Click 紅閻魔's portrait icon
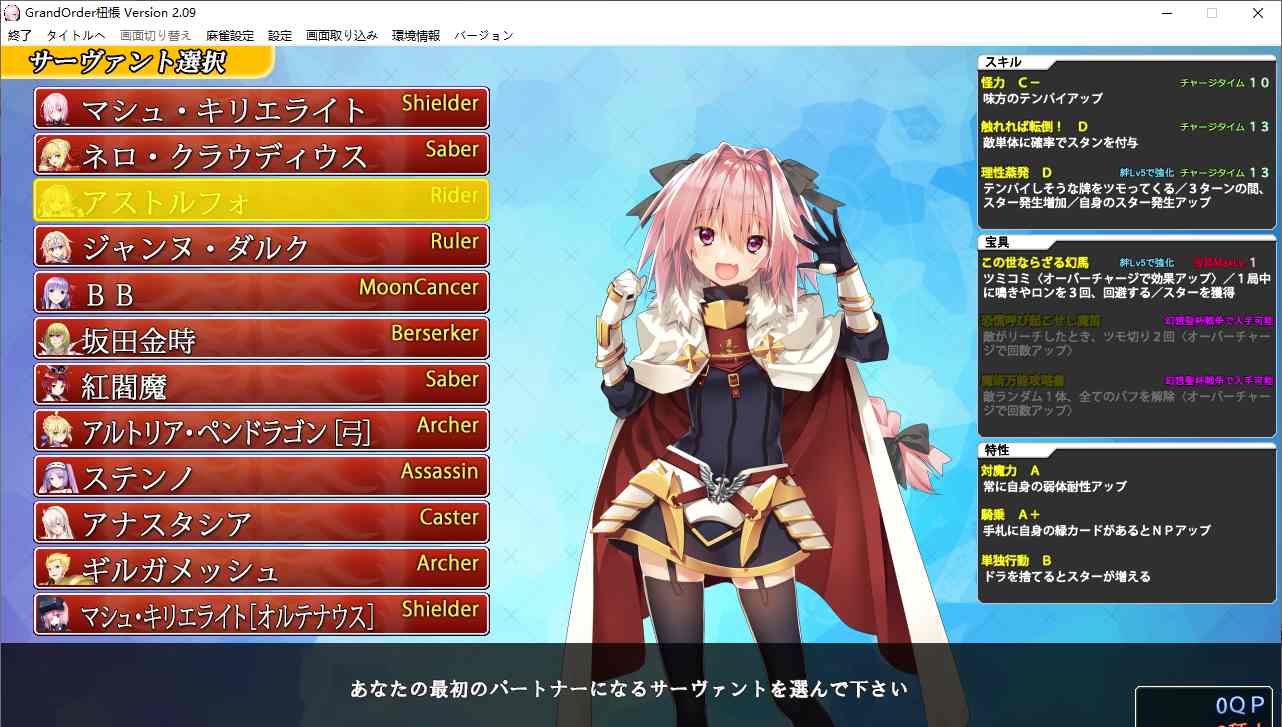This screenshot has width=1282, height=727. coord(54,383)
